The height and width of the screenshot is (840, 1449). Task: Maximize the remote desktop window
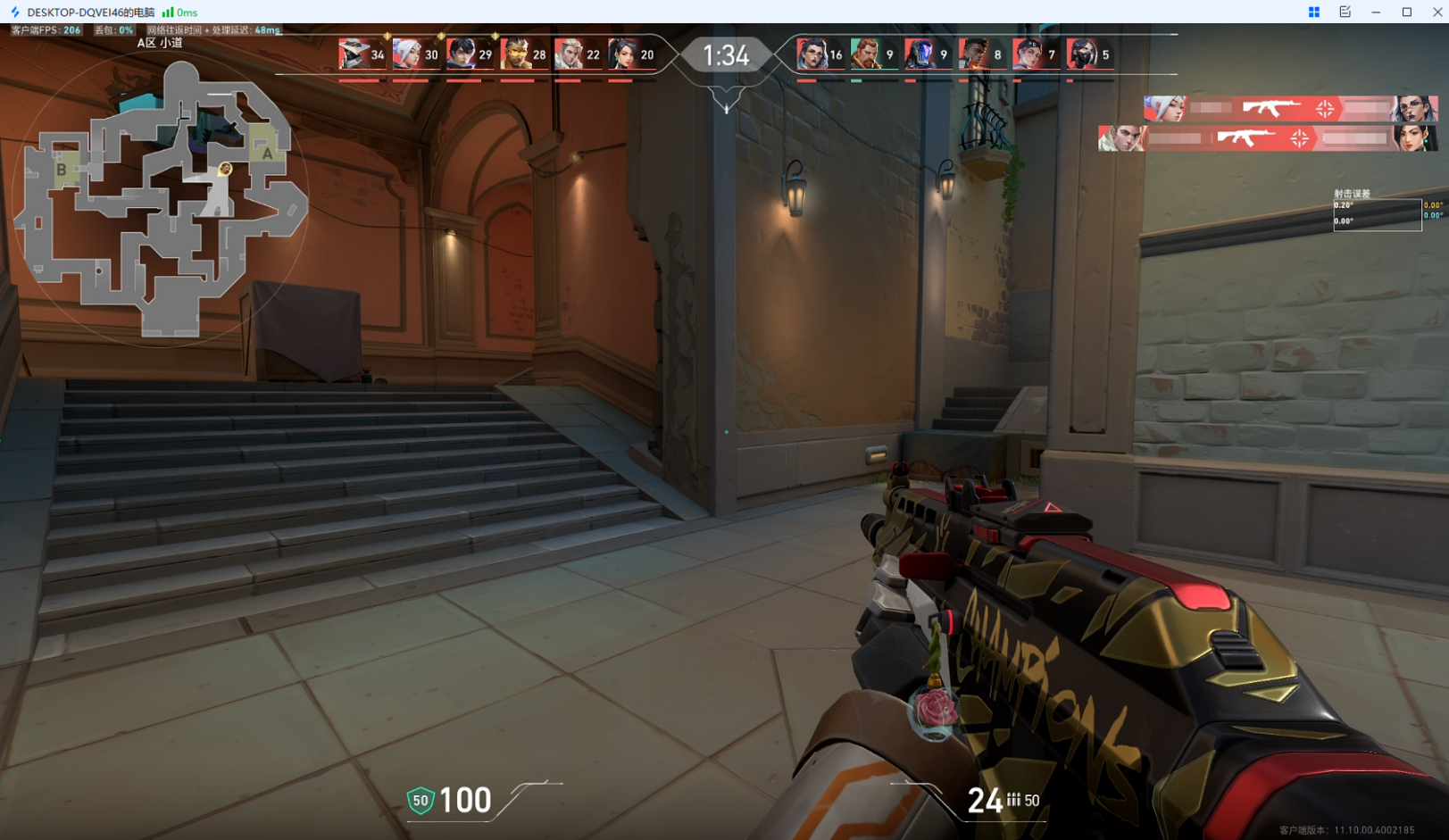click(1407, 12)
